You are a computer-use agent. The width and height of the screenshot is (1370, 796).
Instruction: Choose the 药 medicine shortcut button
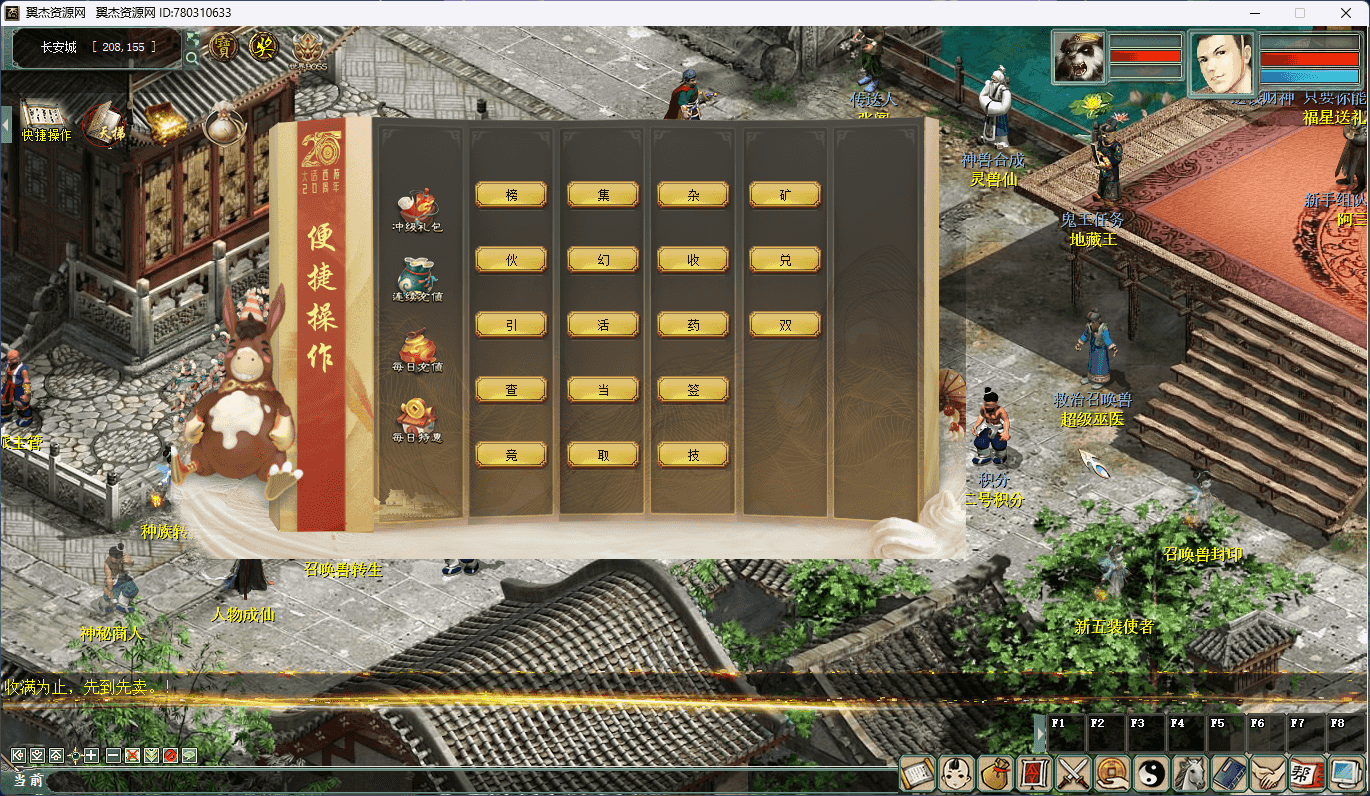pos(693,325)
